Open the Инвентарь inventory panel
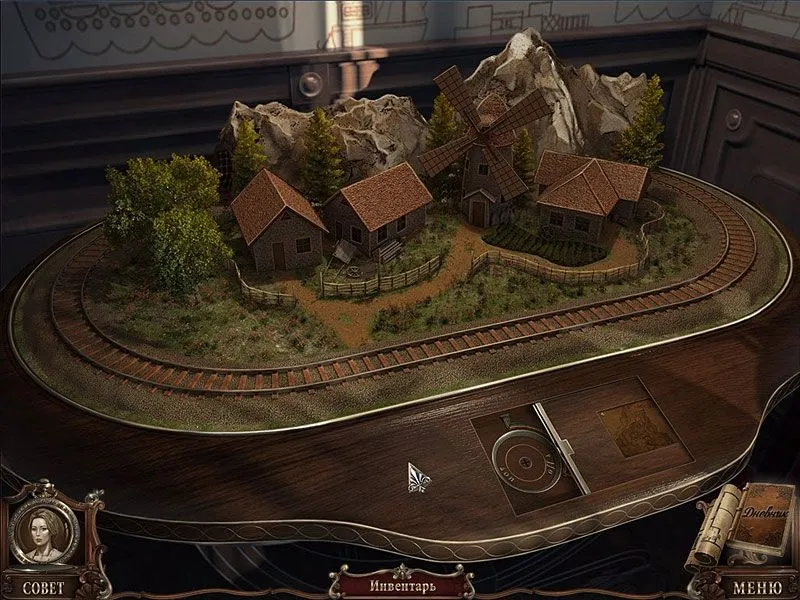Screen dimensions: 800x600 point(400,583)
